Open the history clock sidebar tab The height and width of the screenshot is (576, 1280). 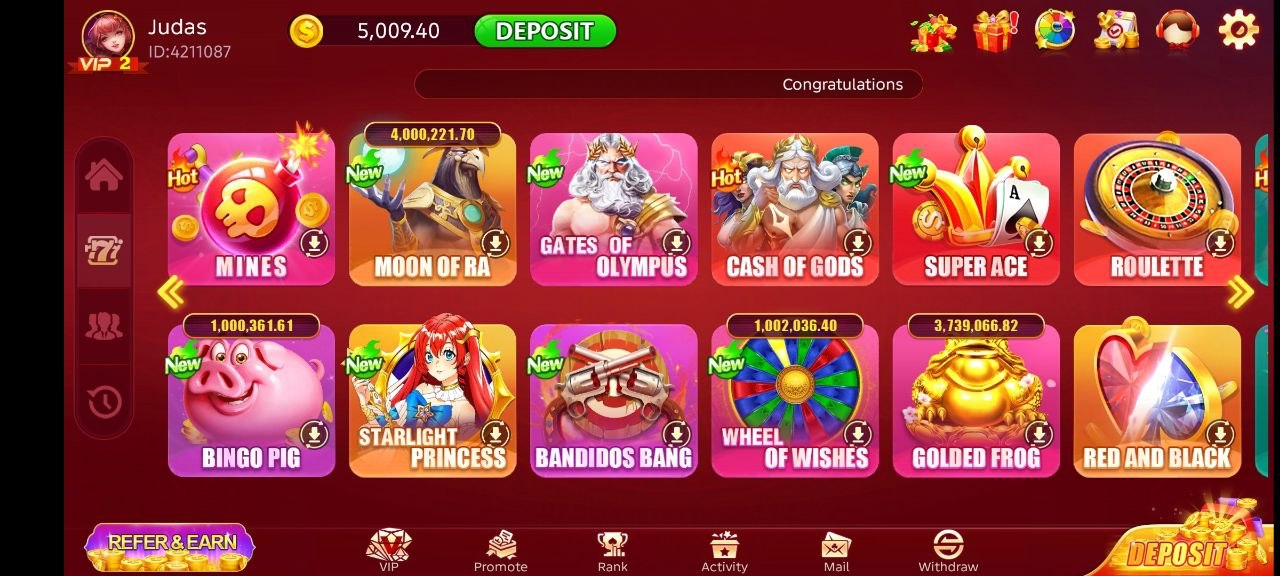104,402
